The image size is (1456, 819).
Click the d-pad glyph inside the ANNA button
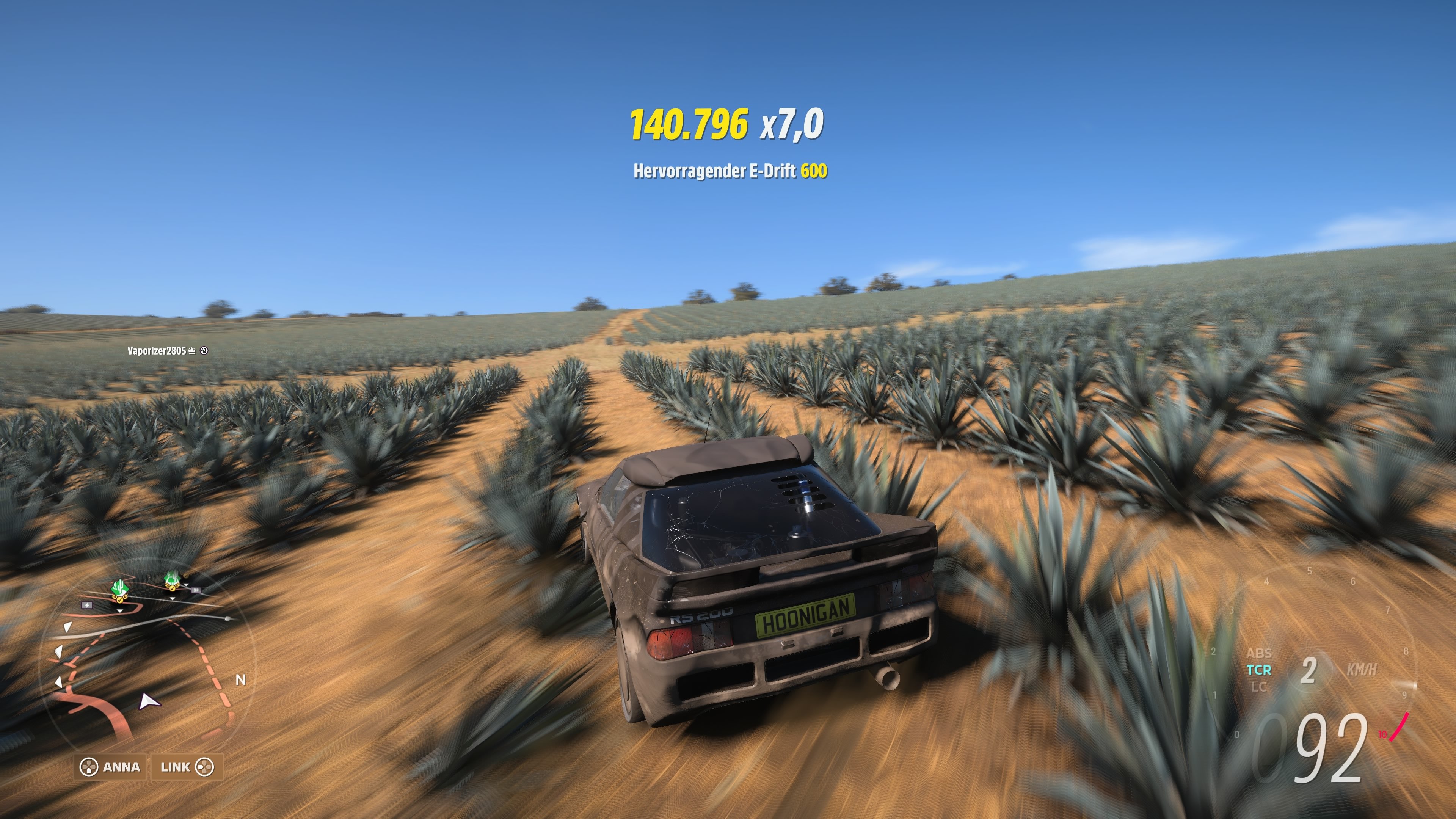tap(89, 767)
